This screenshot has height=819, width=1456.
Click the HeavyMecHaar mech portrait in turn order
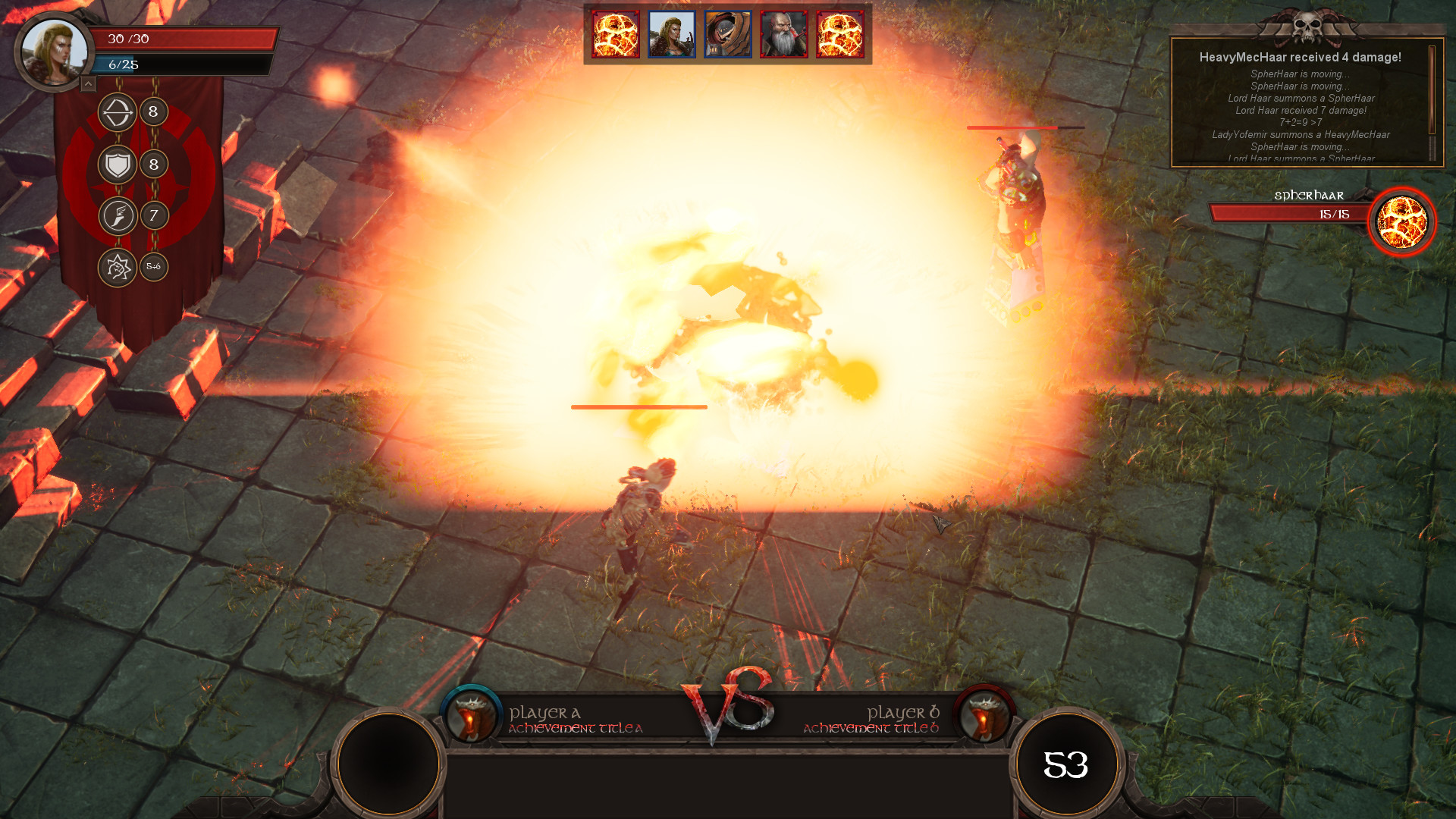(729, 34)
